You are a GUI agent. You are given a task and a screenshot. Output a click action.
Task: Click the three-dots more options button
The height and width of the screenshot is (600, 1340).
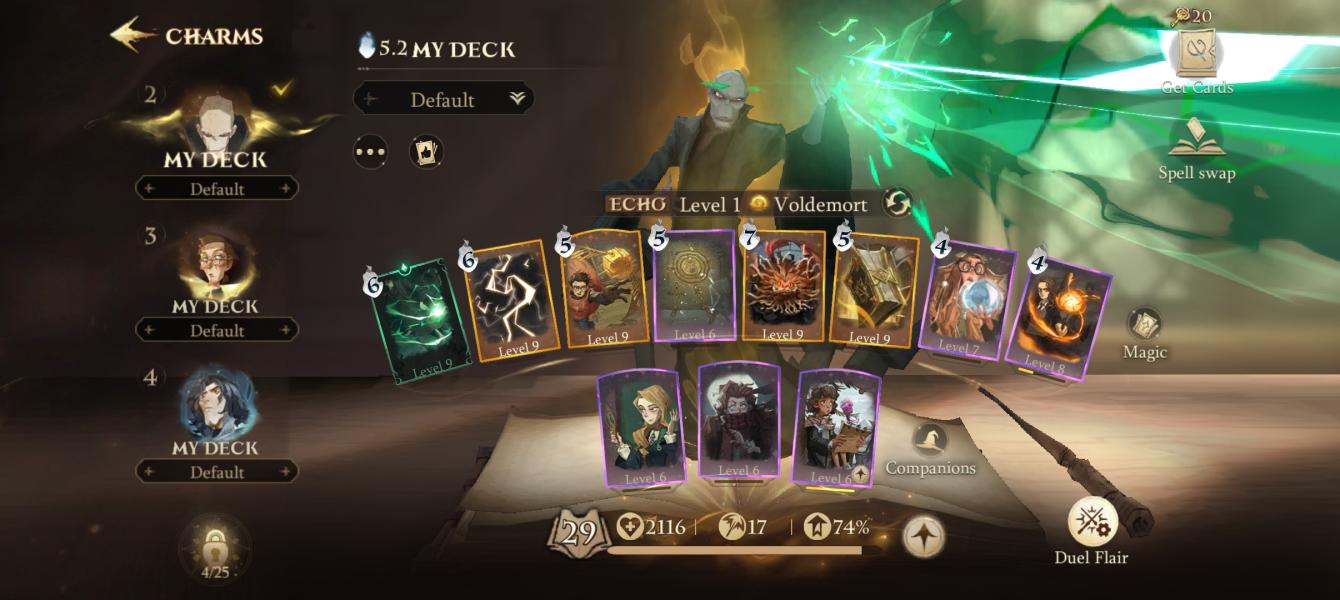point(370,152)
